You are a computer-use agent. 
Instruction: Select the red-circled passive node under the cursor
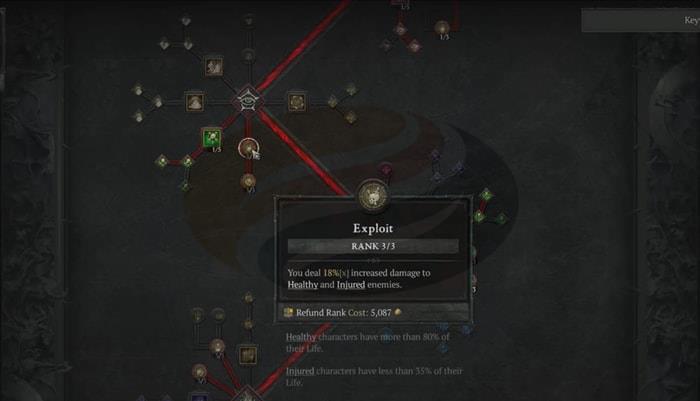tap(248, 148)
